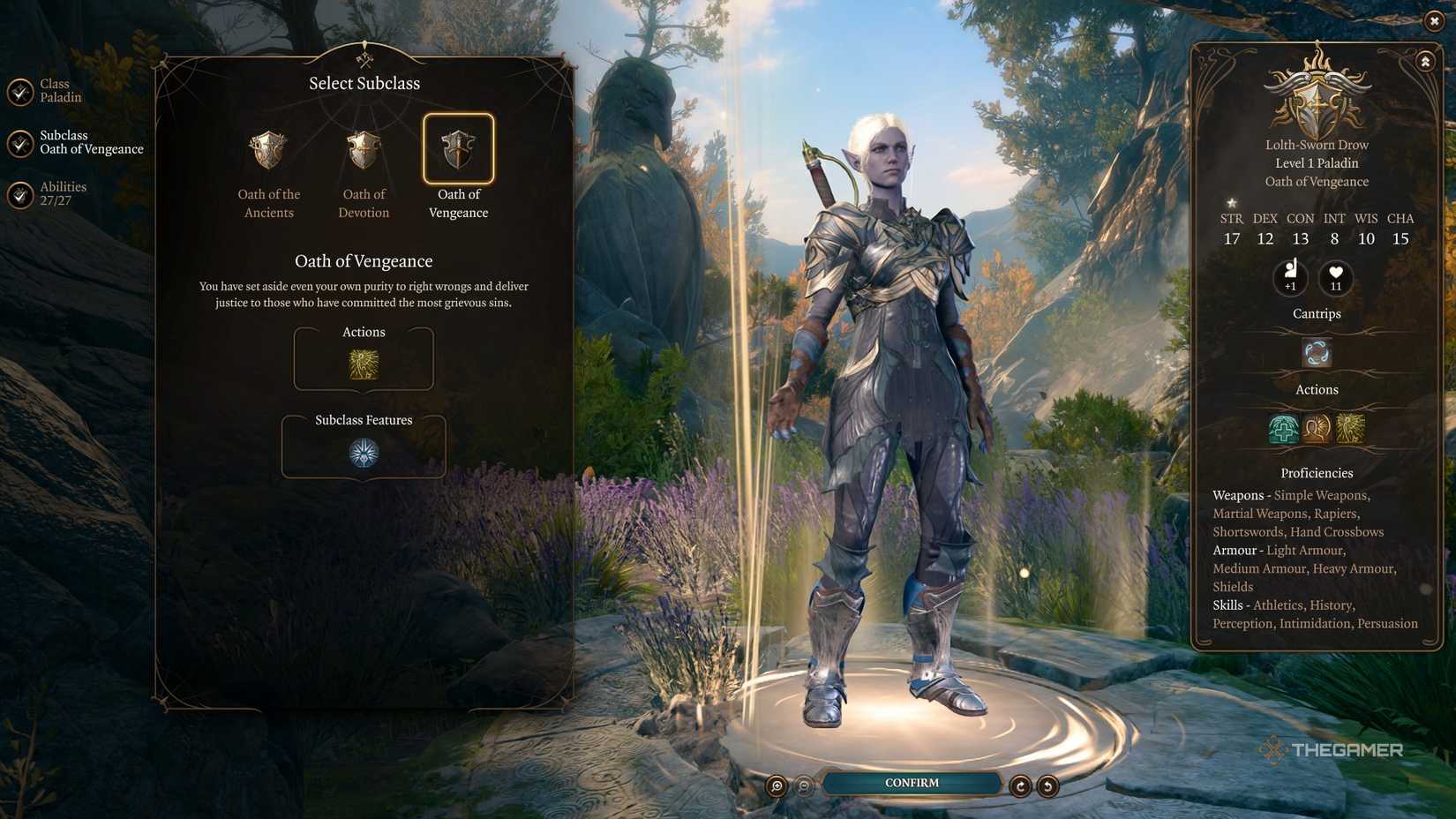
Task: Go to the Abilities 27/27 step
Action: pyautogui.click(x=63, y=192)
